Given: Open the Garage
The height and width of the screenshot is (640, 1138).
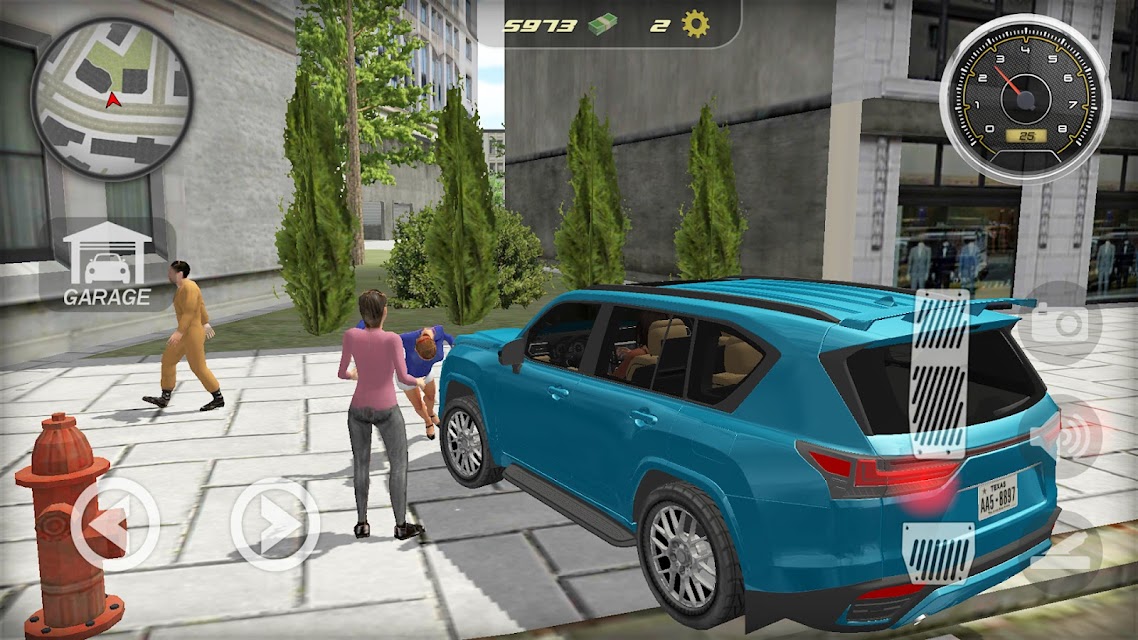Looking at the screenshot, I should tap(106, 264).
